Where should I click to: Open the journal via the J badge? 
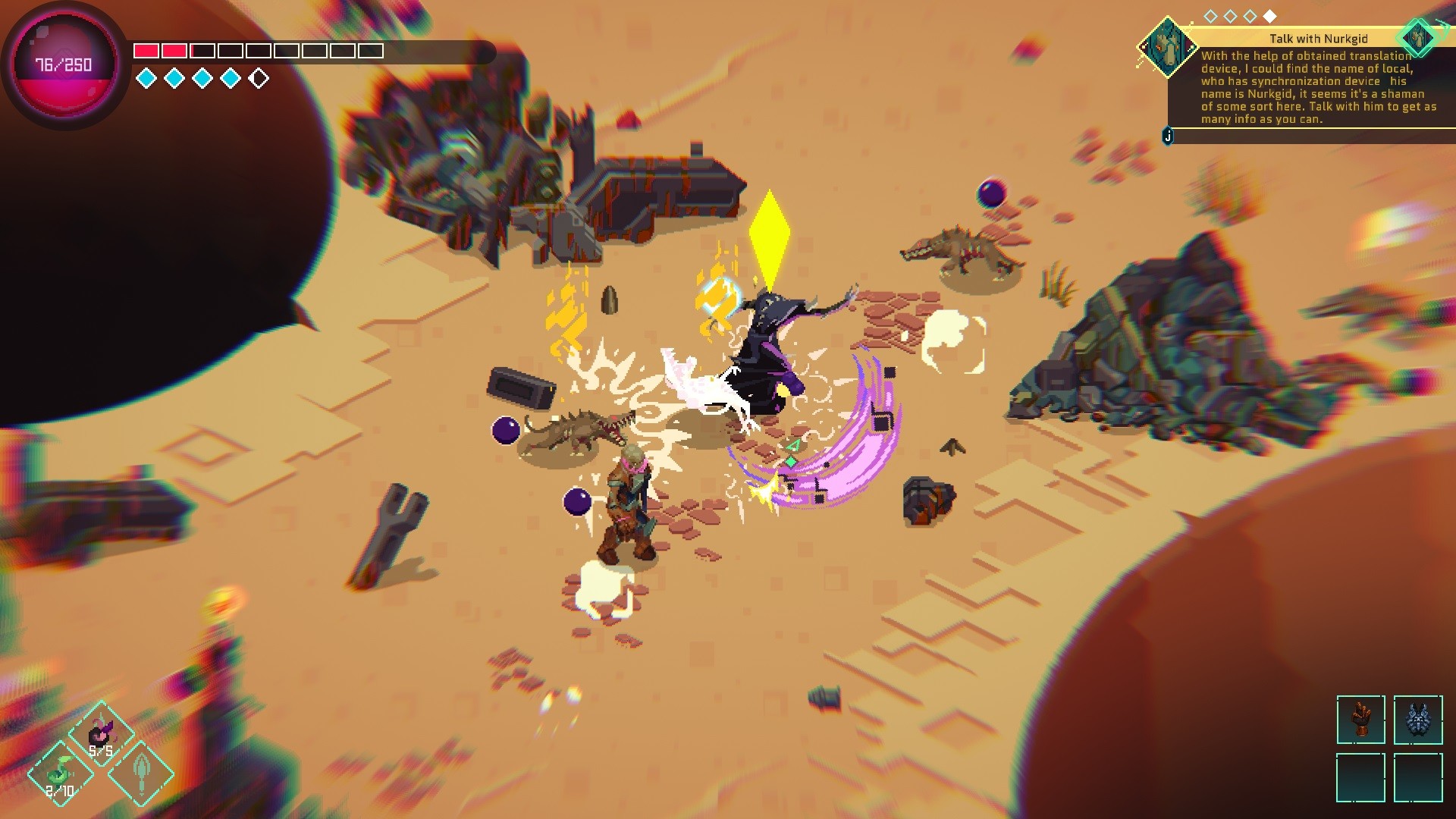tap(1168, 136)
